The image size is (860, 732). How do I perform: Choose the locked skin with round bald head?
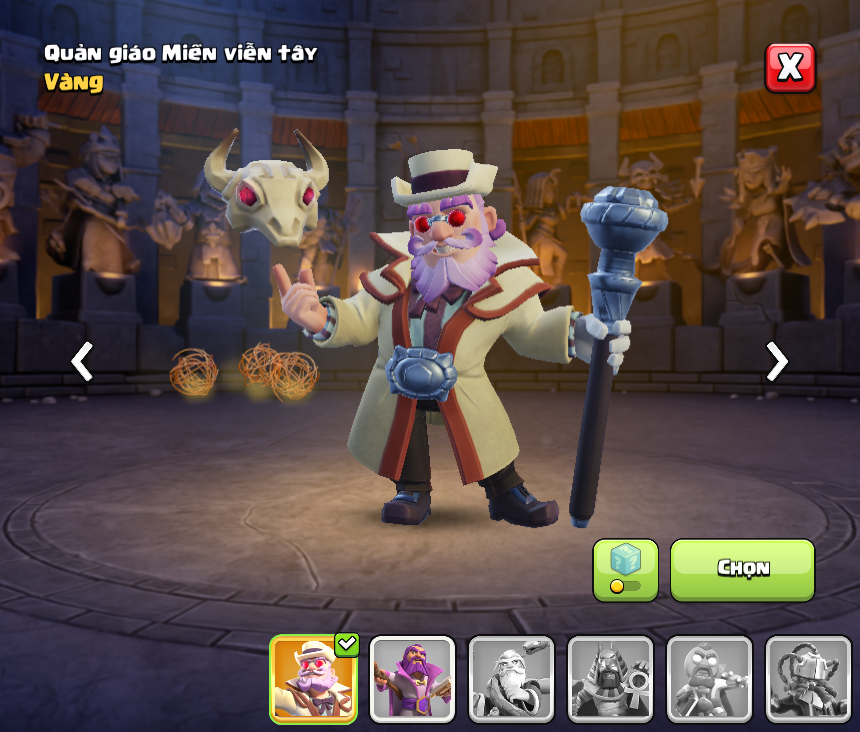(709, 679)
